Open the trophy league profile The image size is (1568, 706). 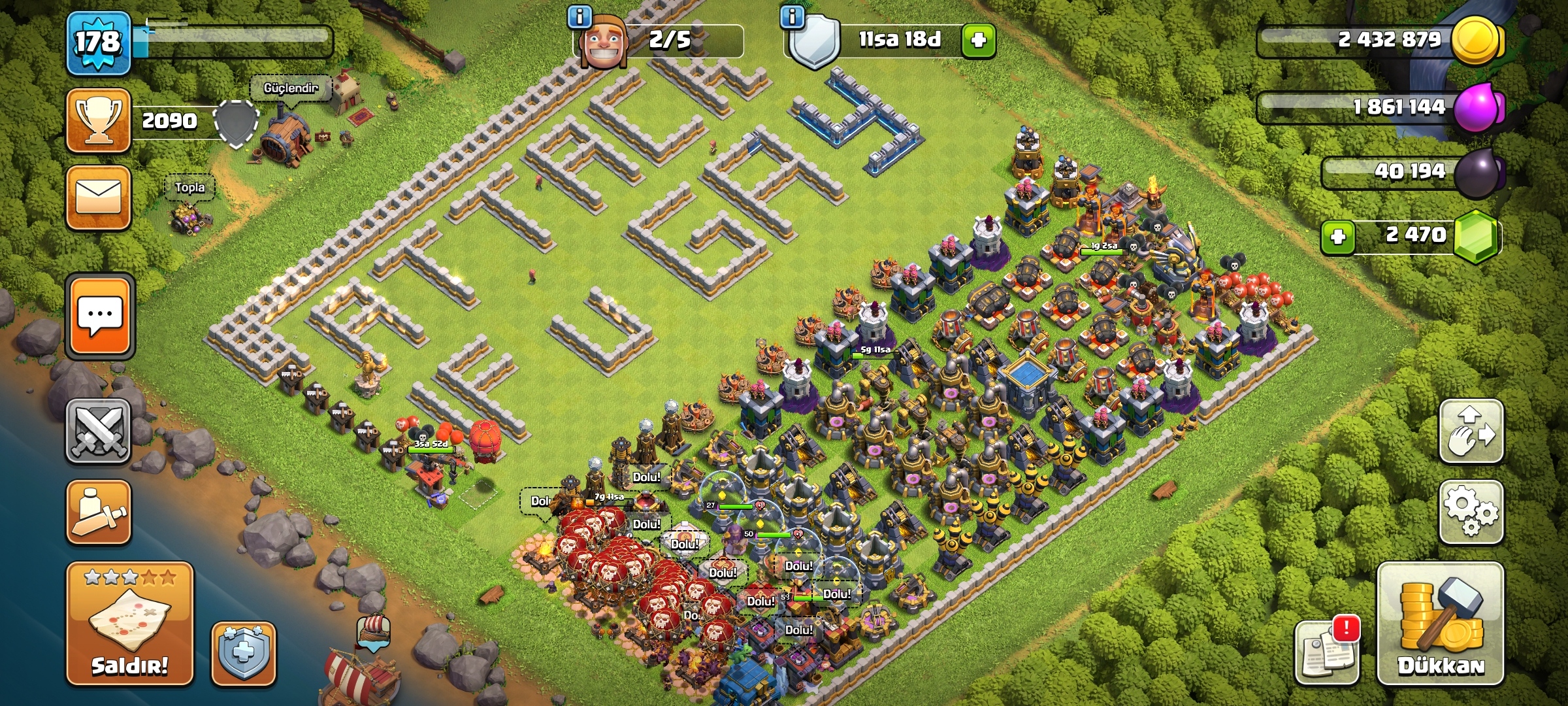pos(99,121)
